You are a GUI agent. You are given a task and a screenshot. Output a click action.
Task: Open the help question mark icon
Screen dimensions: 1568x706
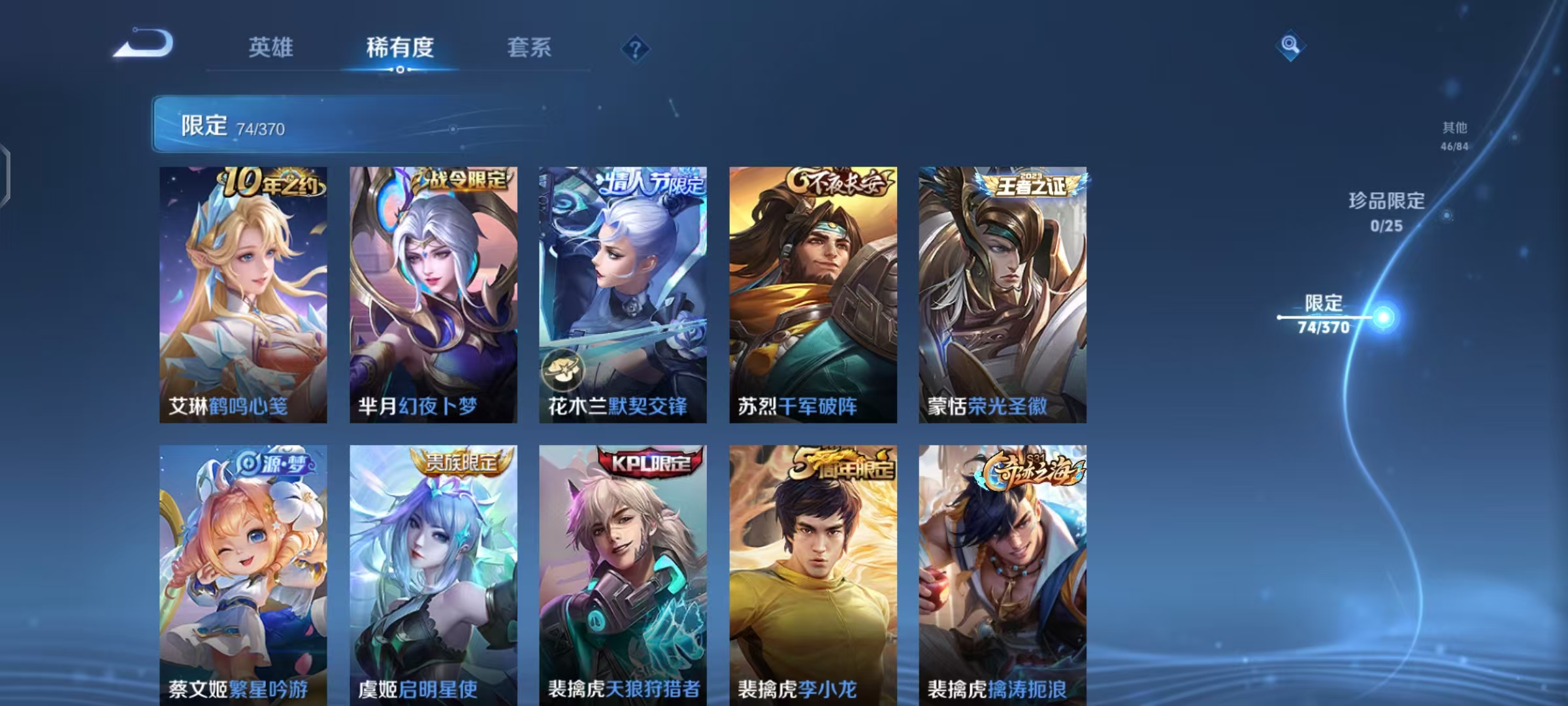(634, 48)
